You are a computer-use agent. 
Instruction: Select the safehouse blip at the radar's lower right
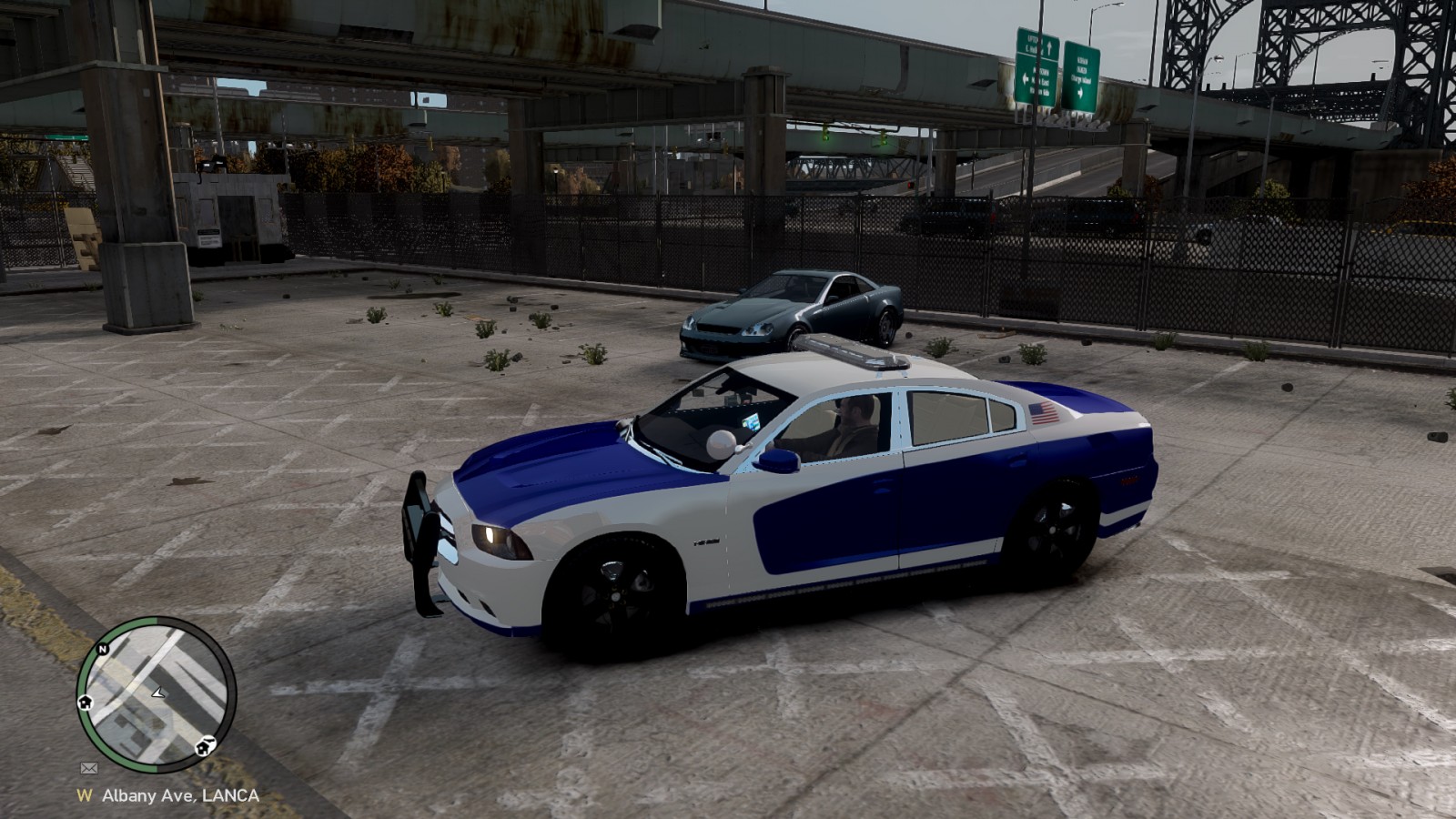click(x=205, y=747)
